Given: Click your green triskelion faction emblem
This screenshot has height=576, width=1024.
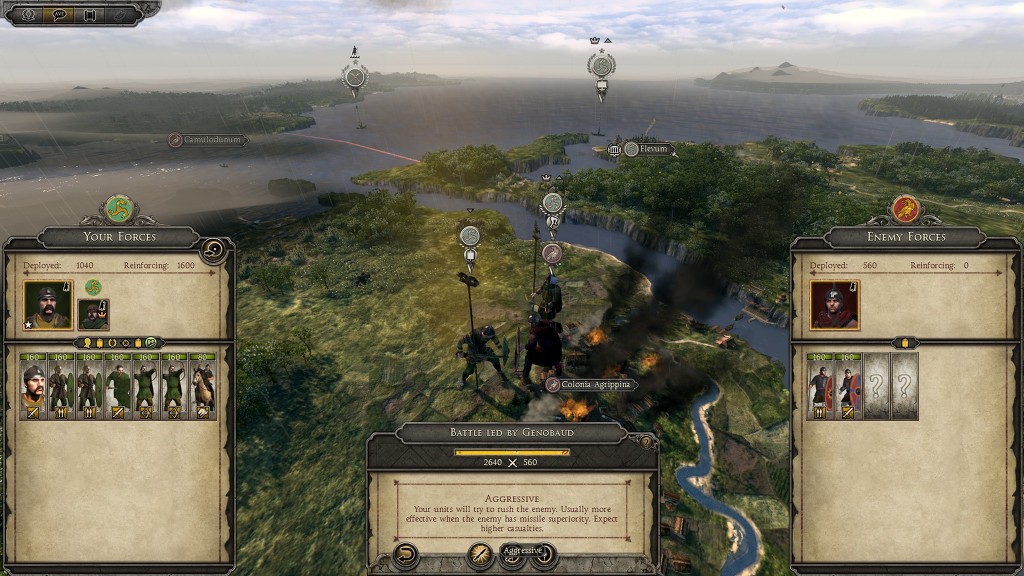Looking at the screenshot, I should pyautogui.click(x=119, y=208).
